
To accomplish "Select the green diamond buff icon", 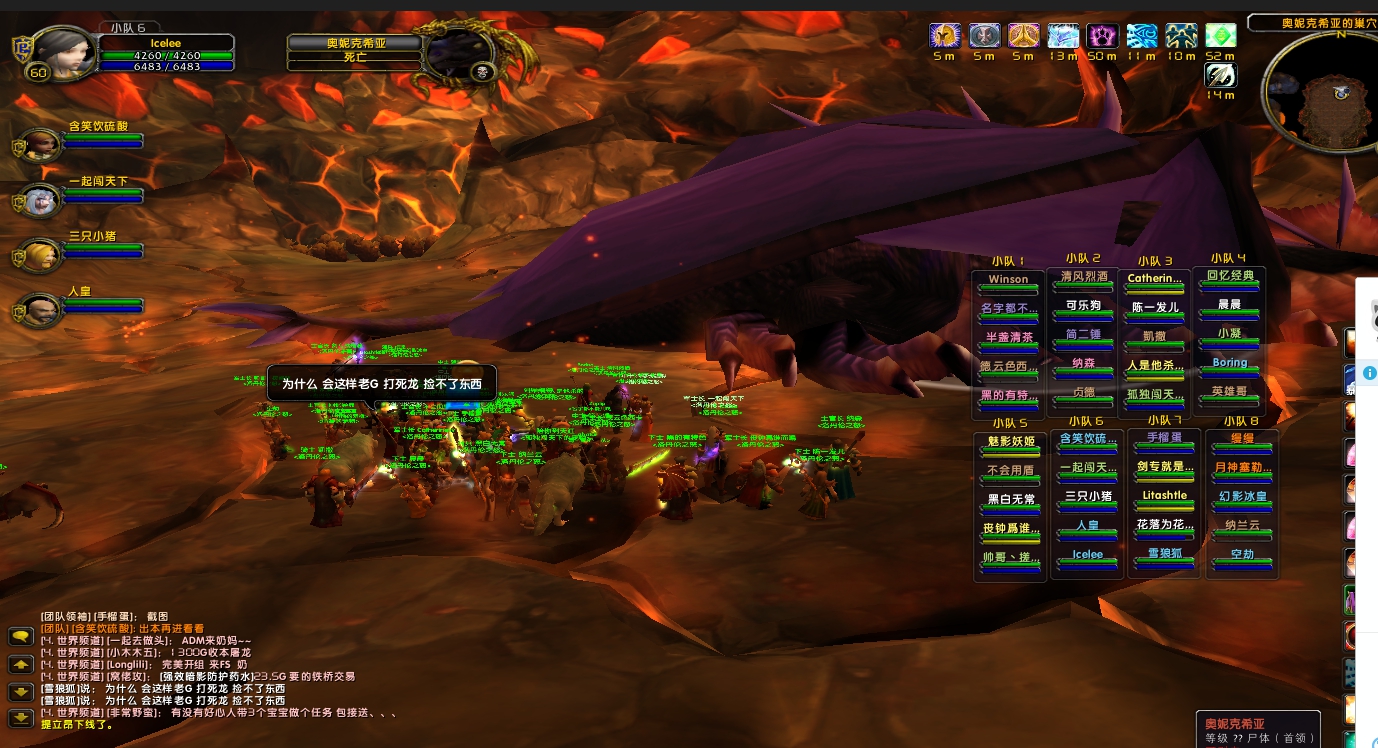I will (1220, 36).
